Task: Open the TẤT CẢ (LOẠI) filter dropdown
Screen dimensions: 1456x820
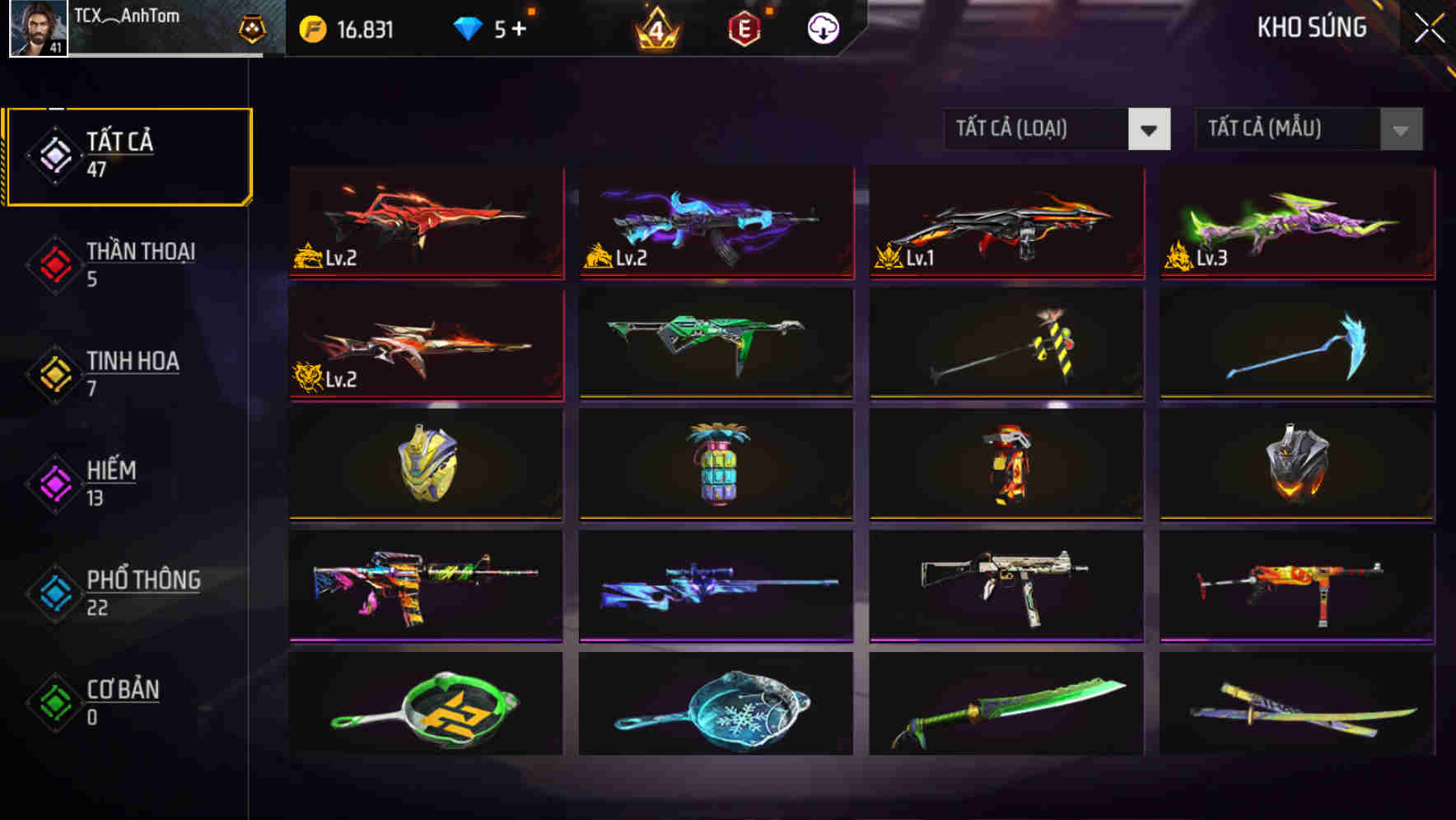Action: pyautogui.click(x=1057, y=129)
